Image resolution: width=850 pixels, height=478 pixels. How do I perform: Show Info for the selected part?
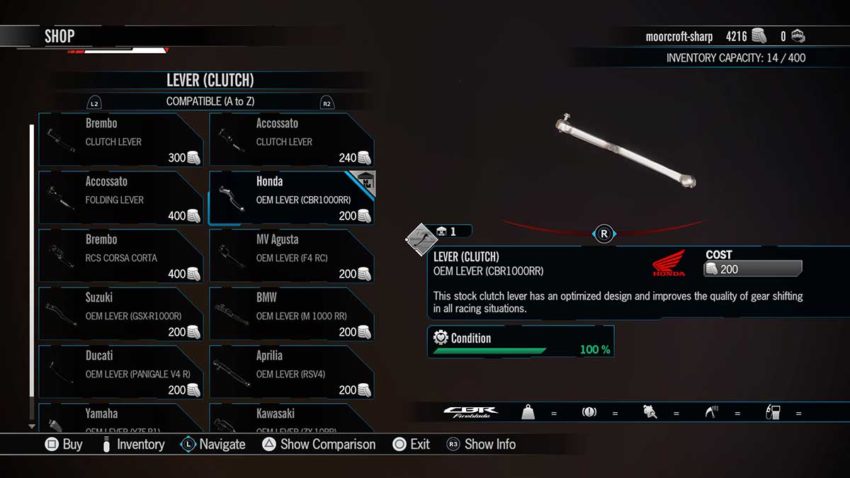(481, 444)
